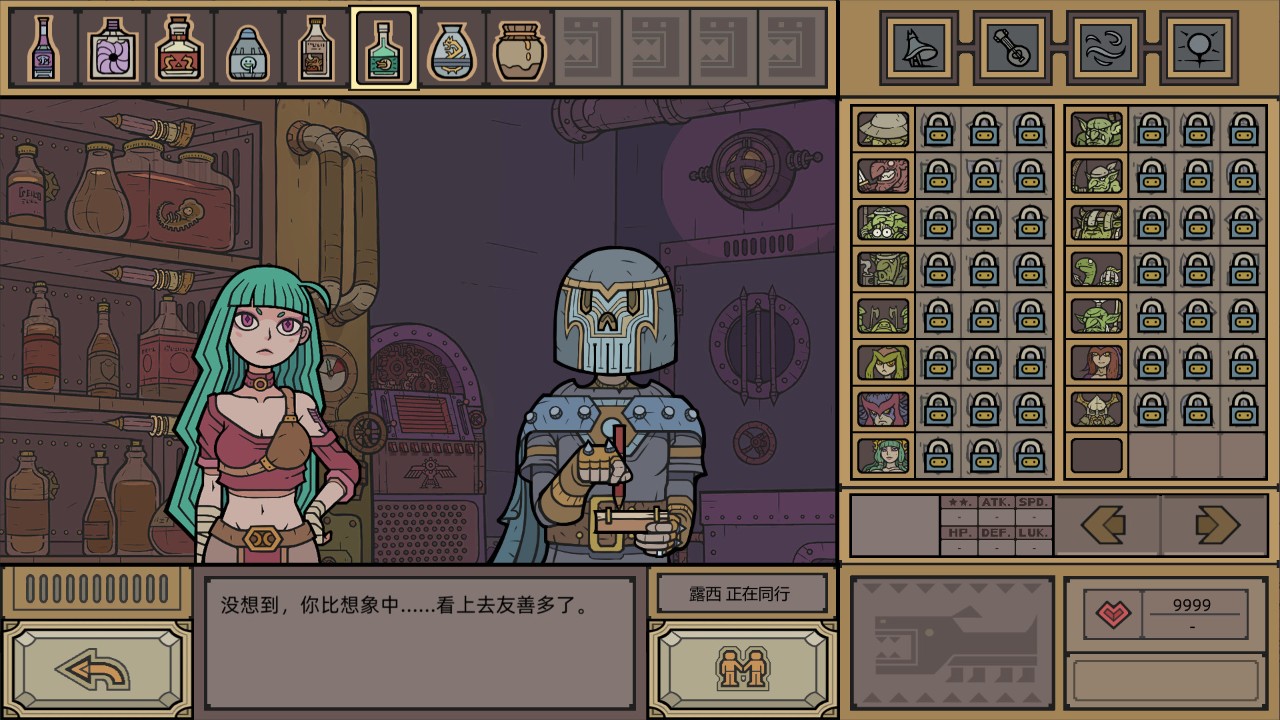Select the red-haired woman portrait
The height and width of the screenshot is (720, 1280).
point(1097,362)
